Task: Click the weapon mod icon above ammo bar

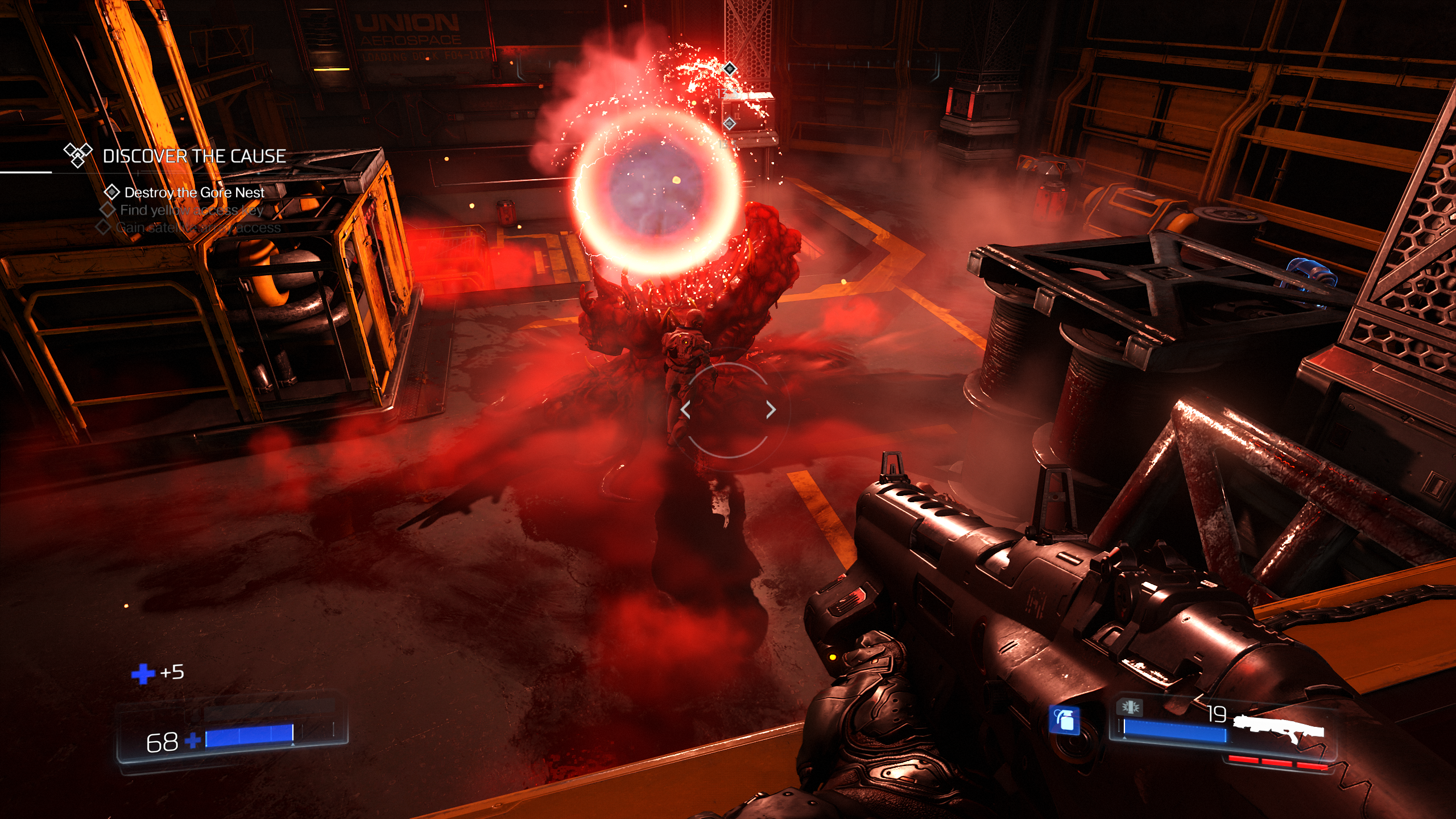Action: tap(1130, 707)
